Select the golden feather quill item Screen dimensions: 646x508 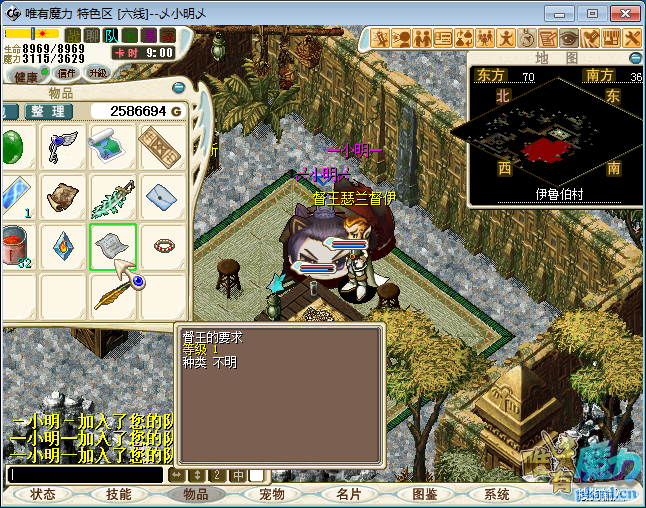(x=112, y=294)
